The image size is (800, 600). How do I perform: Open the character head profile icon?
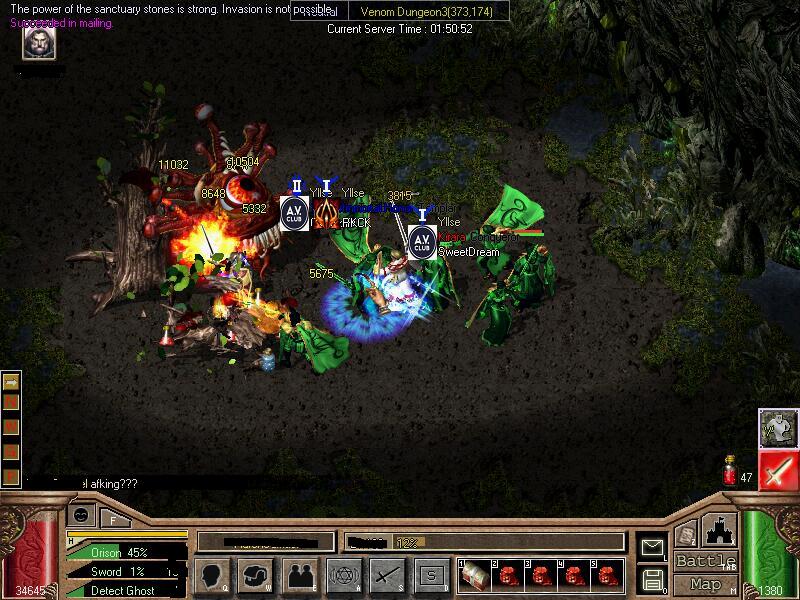[x=213, y=574]
